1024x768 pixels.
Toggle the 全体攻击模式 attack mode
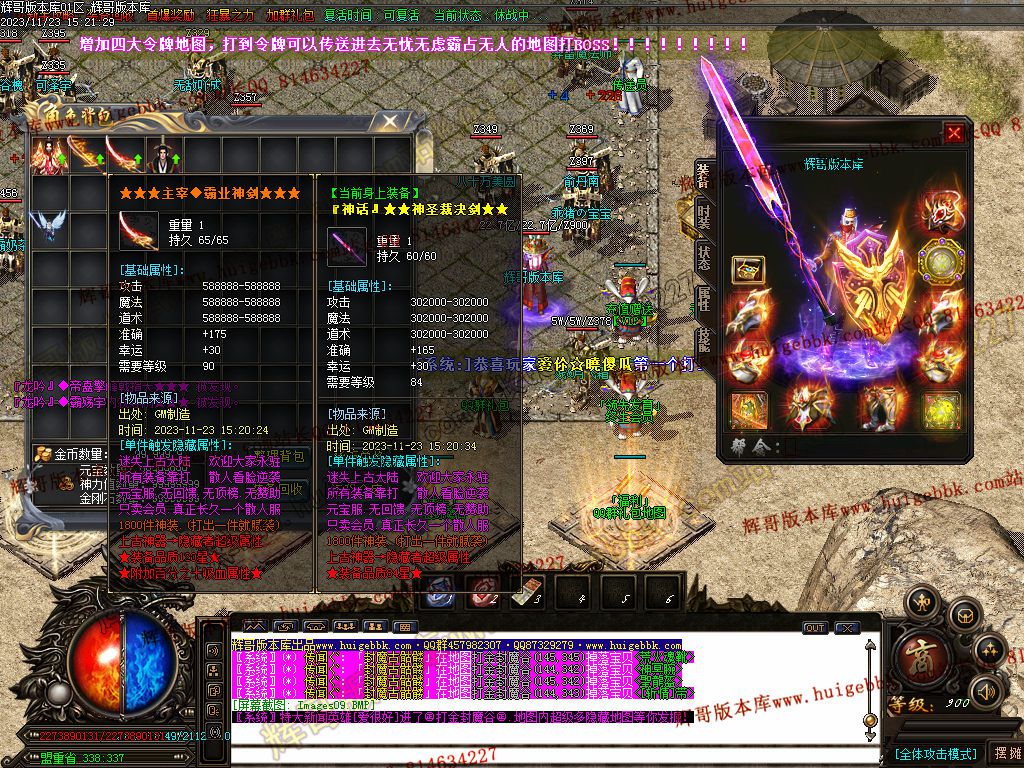tap(935, 753)
